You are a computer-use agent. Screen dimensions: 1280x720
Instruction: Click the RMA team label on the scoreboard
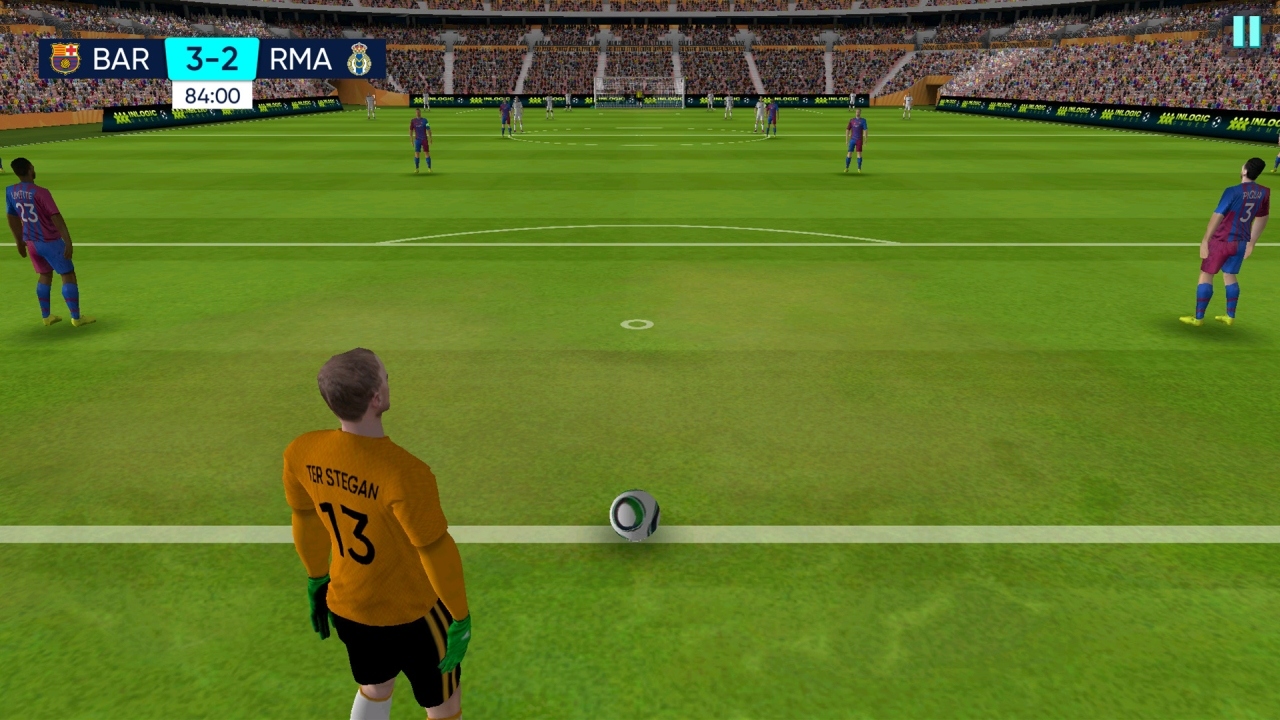pos(300,58)
